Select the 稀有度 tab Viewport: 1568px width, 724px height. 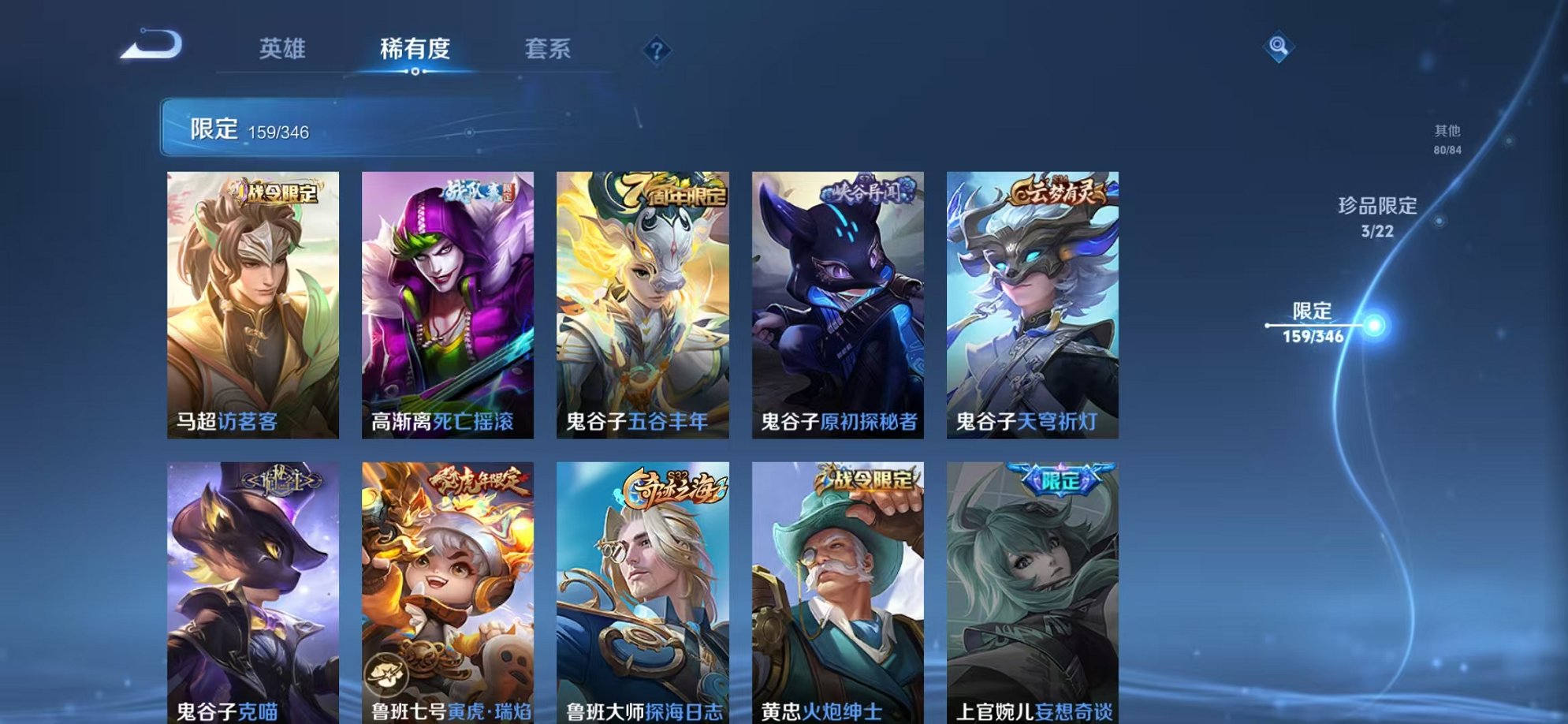[416, 48]
